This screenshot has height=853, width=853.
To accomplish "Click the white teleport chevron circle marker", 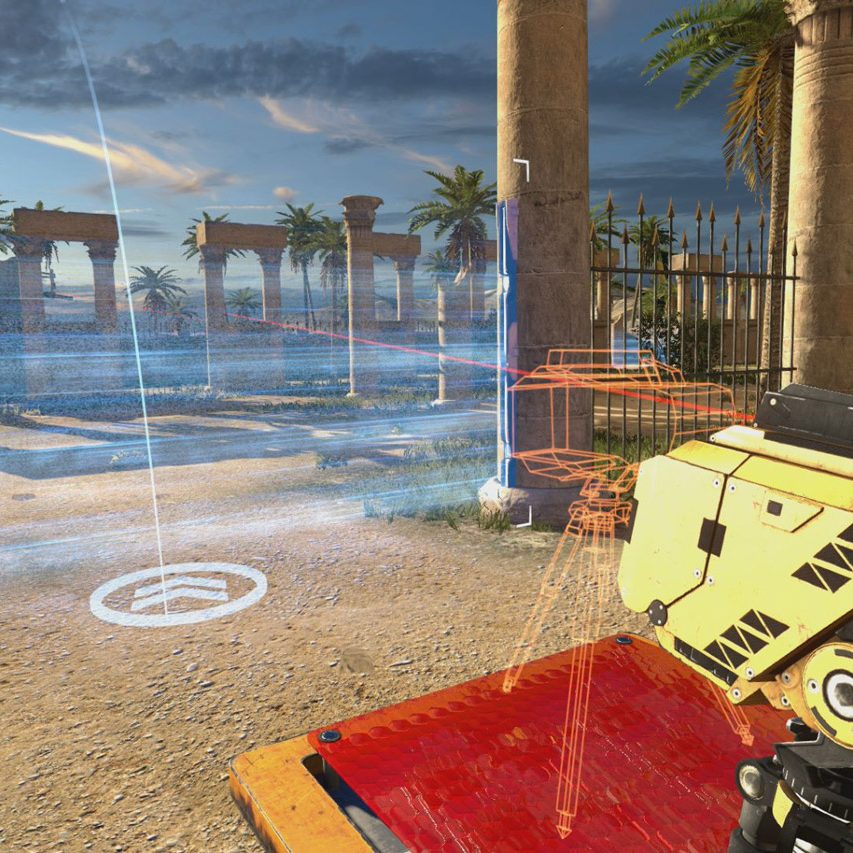I will 178,594.
